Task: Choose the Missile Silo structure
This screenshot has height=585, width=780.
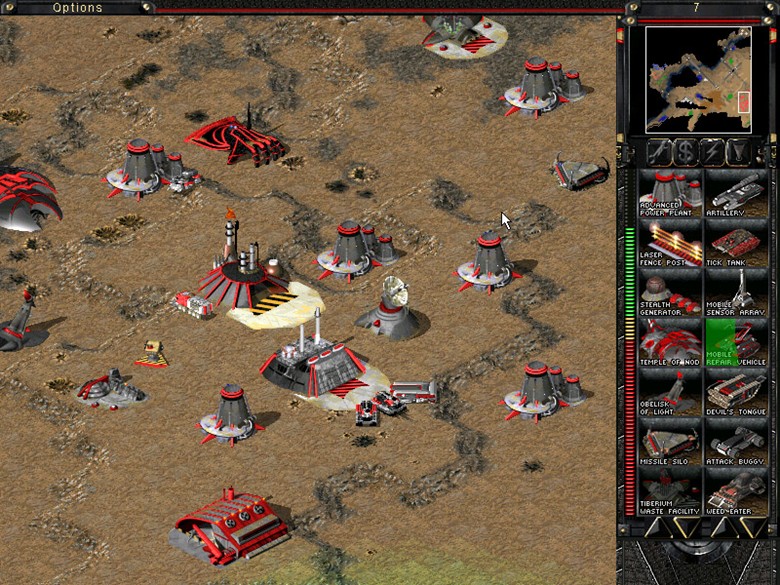Action: (x=670, y=443)
